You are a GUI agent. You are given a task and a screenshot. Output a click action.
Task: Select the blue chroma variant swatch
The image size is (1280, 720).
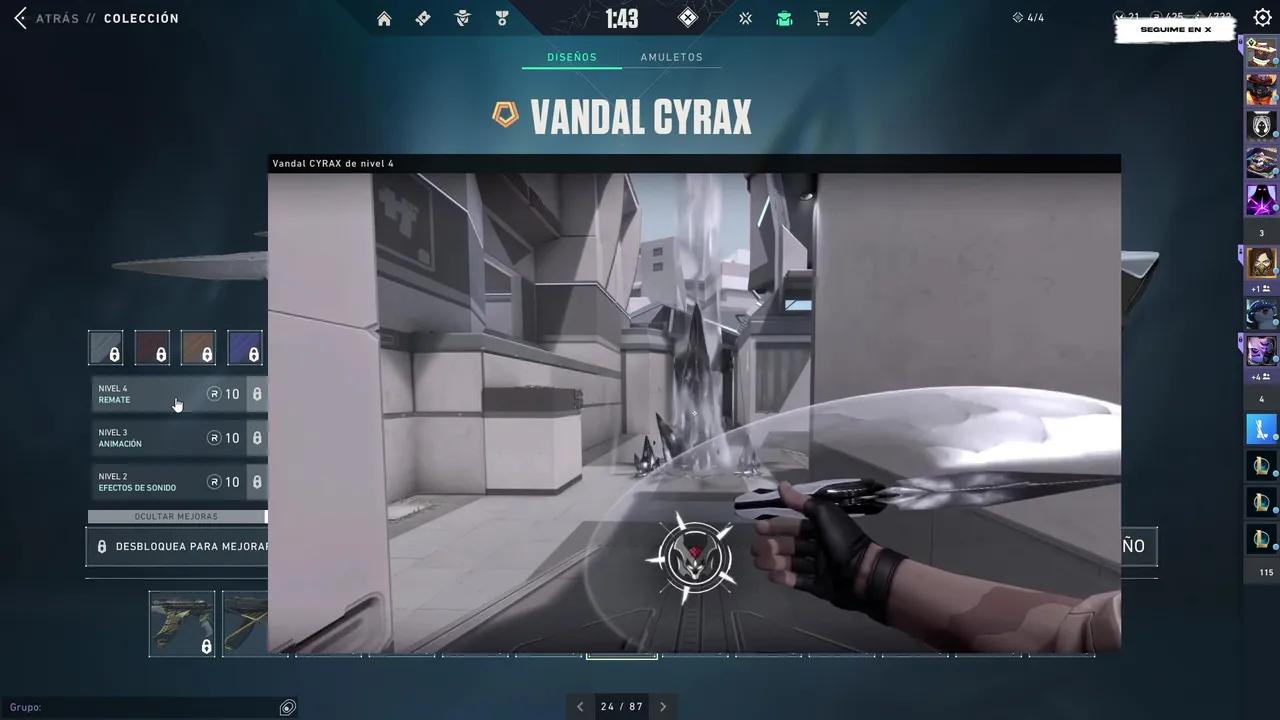click(x=245, y=347)
